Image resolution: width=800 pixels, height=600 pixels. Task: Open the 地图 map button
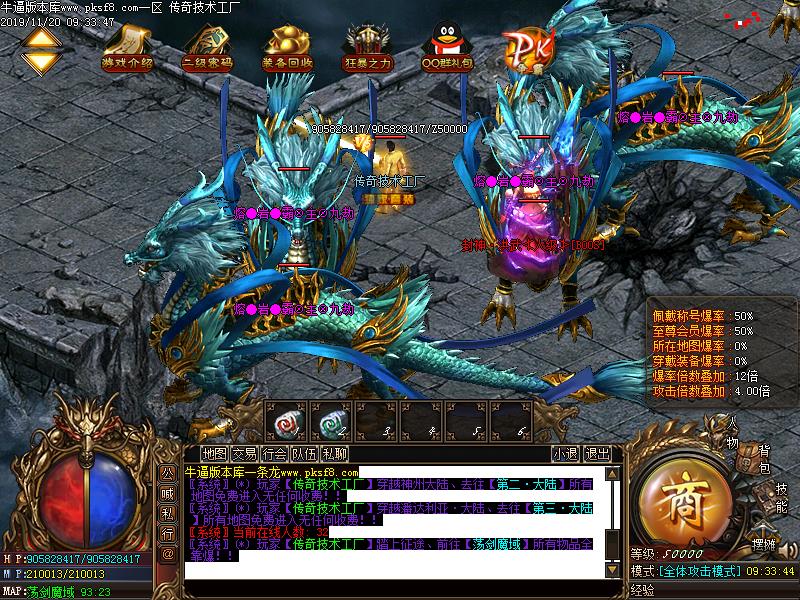[214, 453]
